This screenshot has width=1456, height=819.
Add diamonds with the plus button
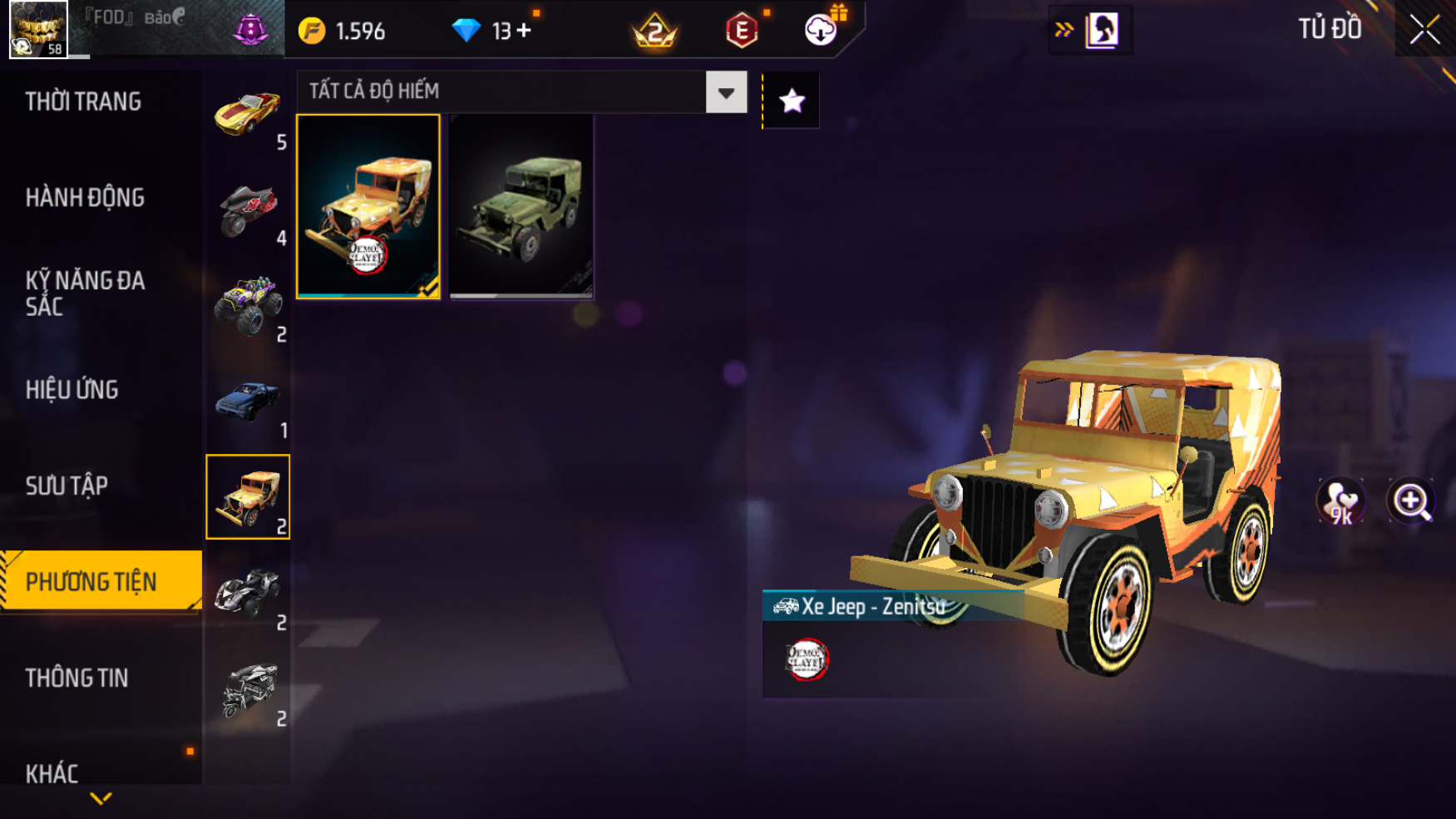point(524,31)
